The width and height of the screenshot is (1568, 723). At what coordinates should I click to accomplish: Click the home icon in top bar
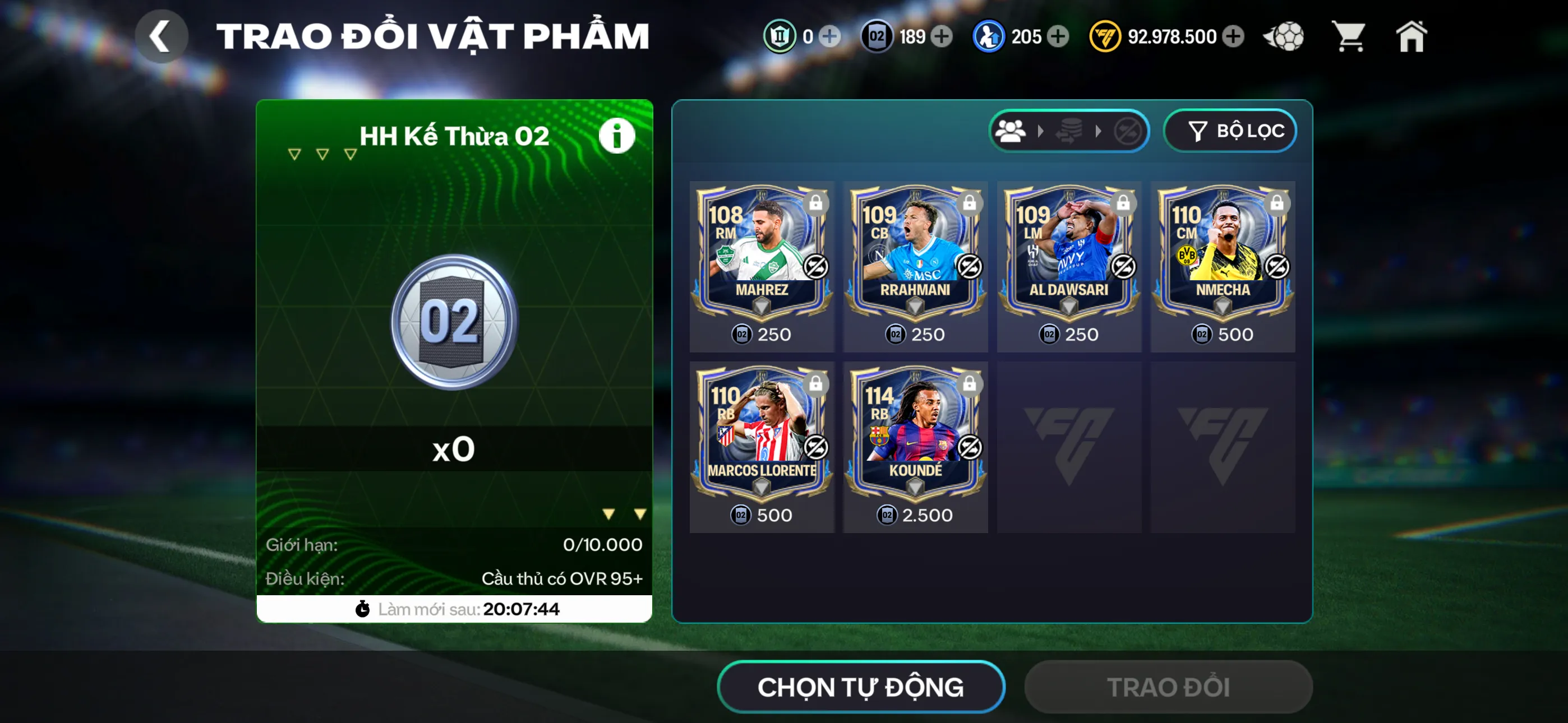click(1411, 36)
